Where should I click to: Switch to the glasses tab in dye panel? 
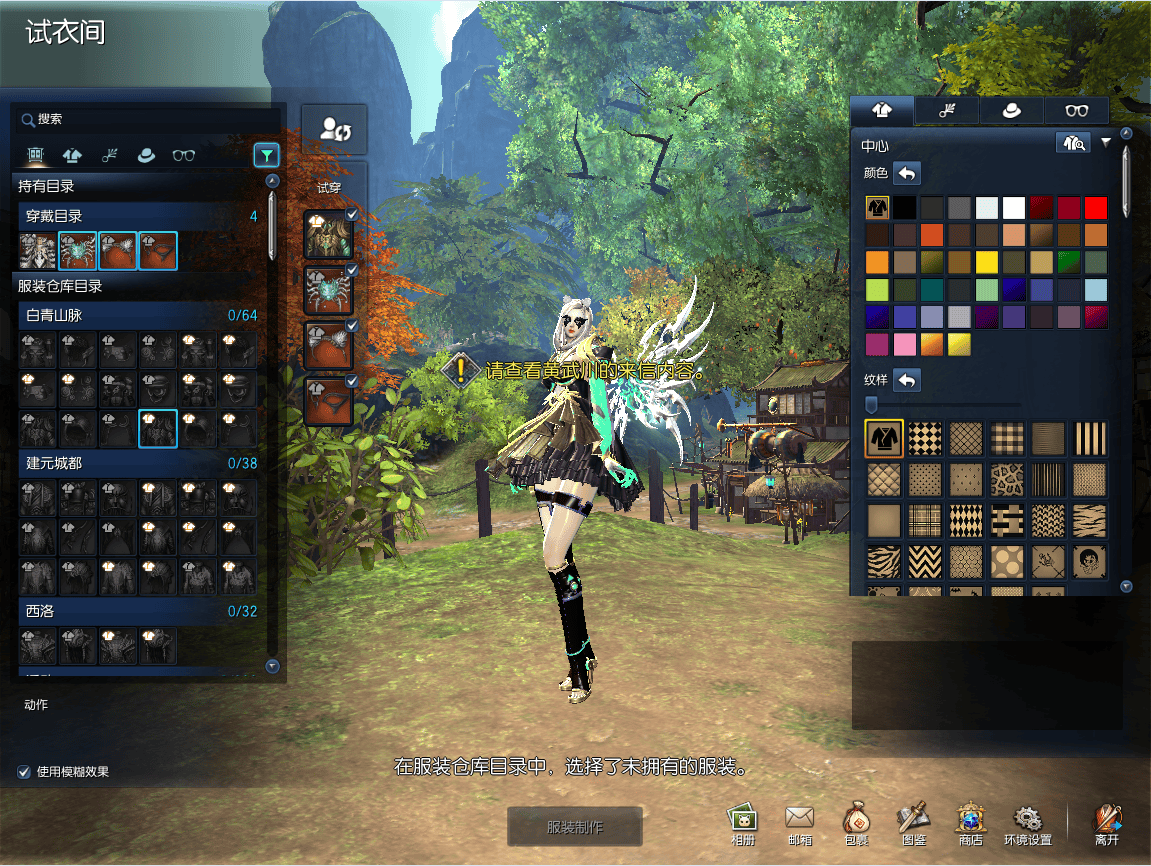pyautogui.click(x=1076, y=111)
